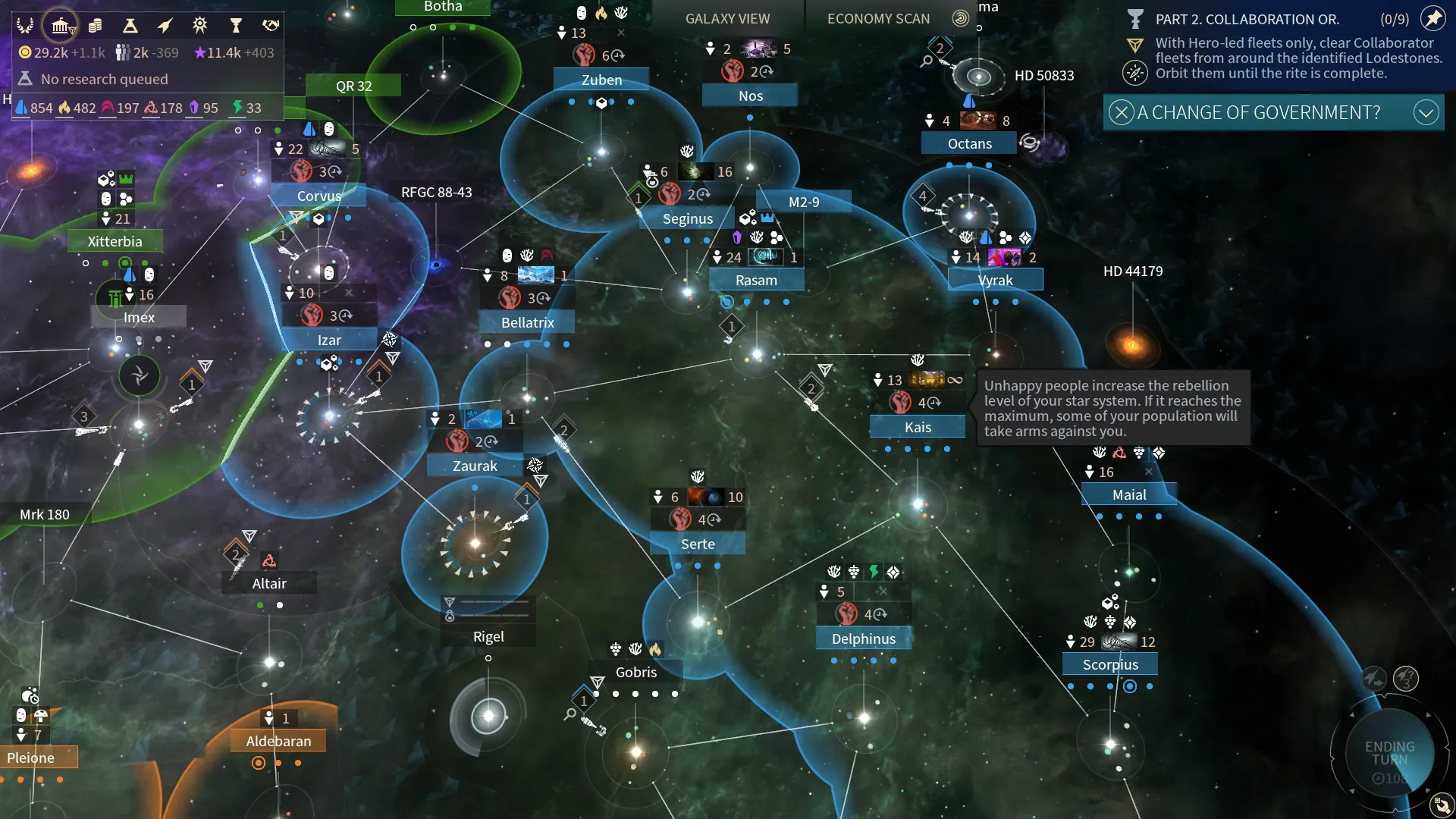Locate the quest target with the compass icon

pos(1134,73)
